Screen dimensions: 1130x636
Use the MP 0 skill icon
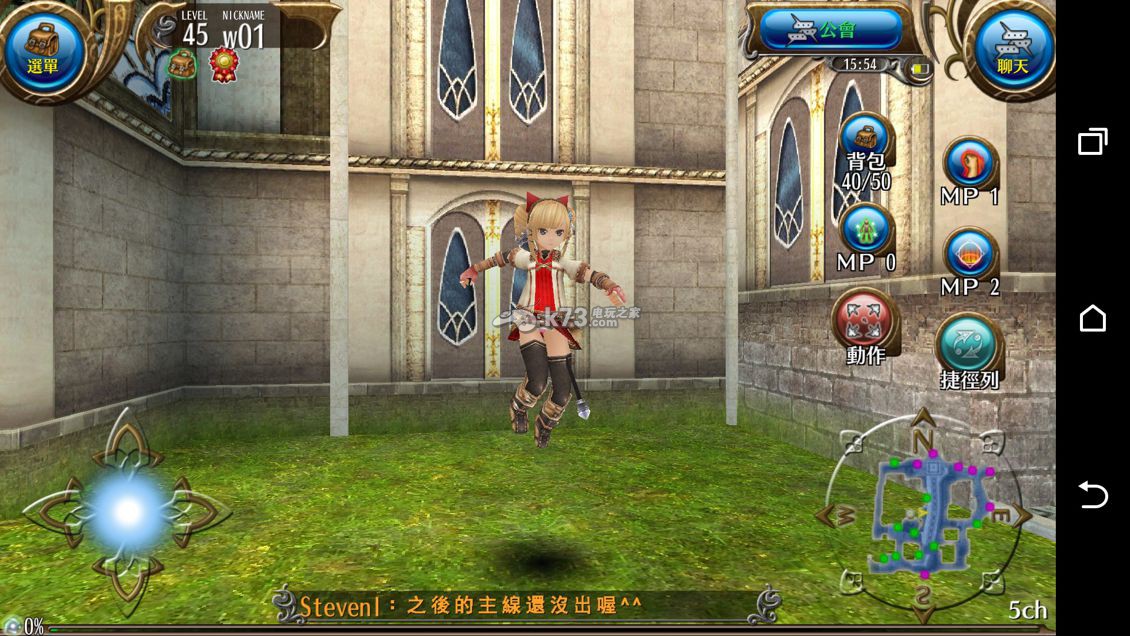(866, 232)
